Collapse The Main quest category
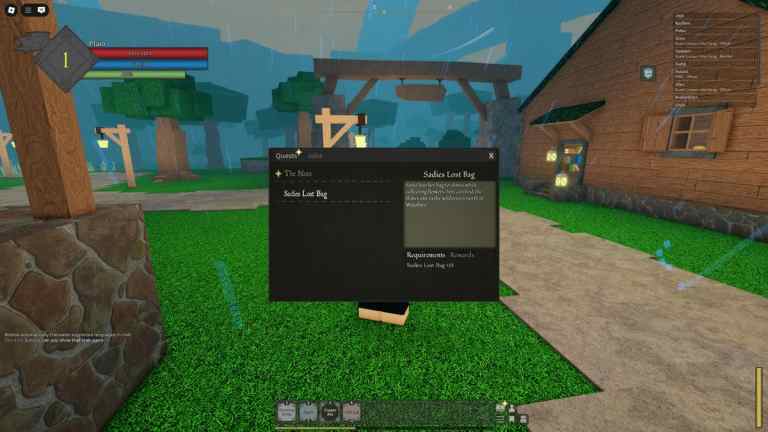Image resolution: width=768 pixels, height=432 pixels. click(298, 174)
